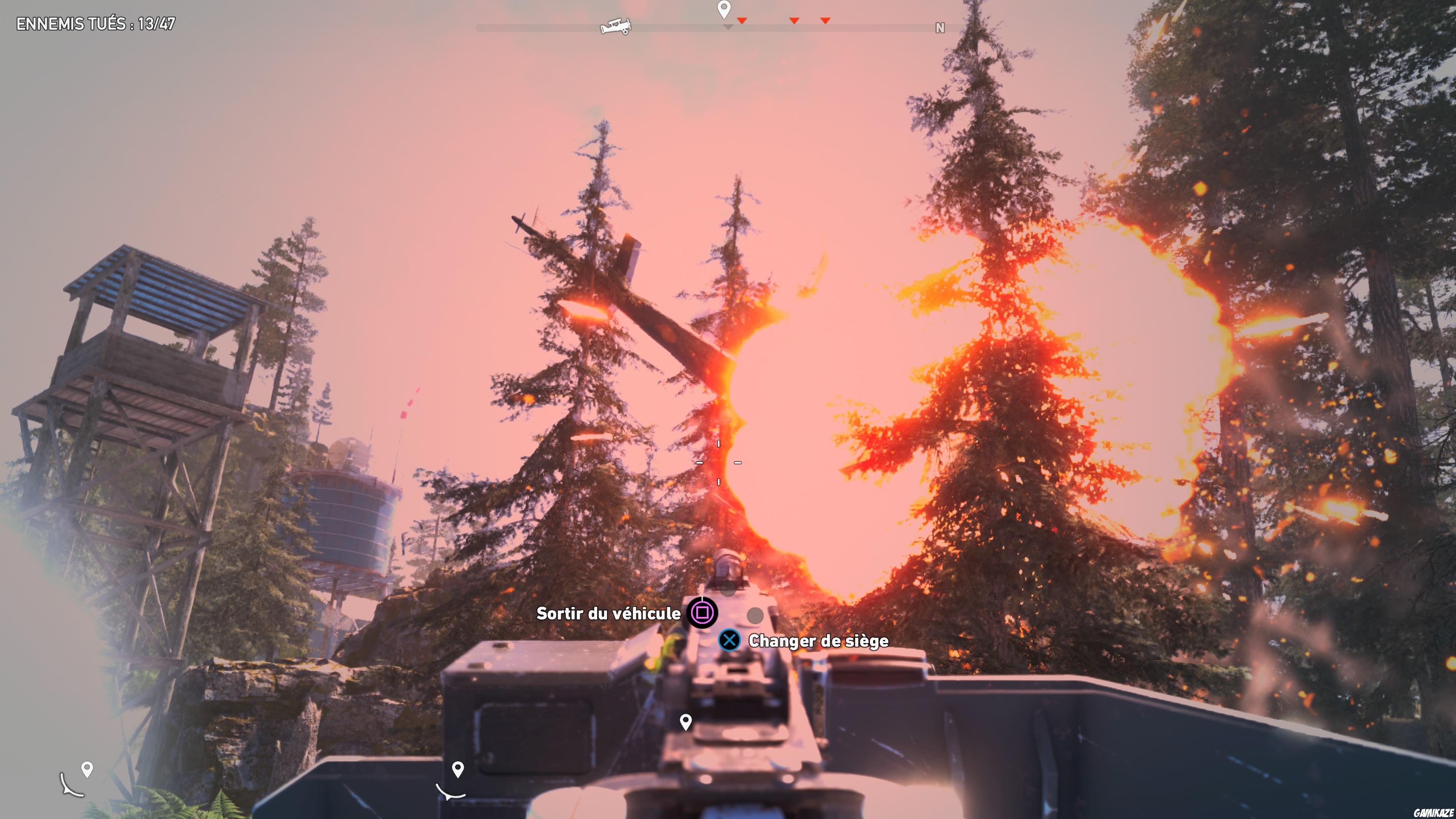Select the white waypoint pin on the compass
1456x819 pixels.
724,10
